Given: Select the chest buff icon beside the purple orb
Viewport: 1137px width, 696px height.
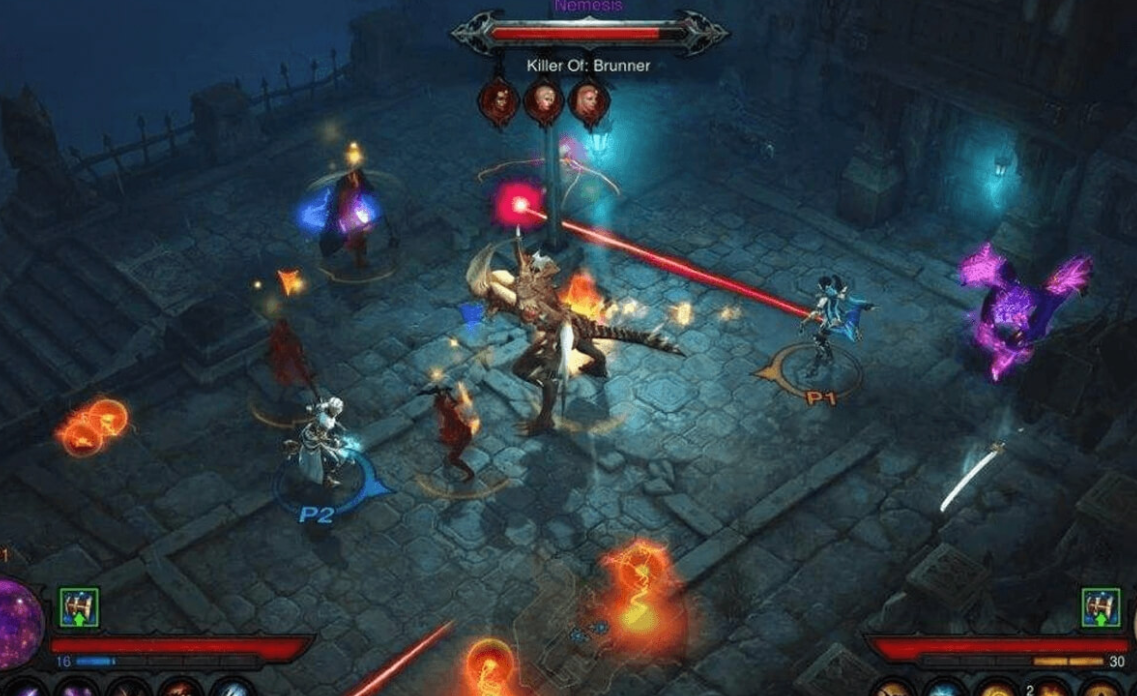Looking at the screenshot, I should pos(77,608).
